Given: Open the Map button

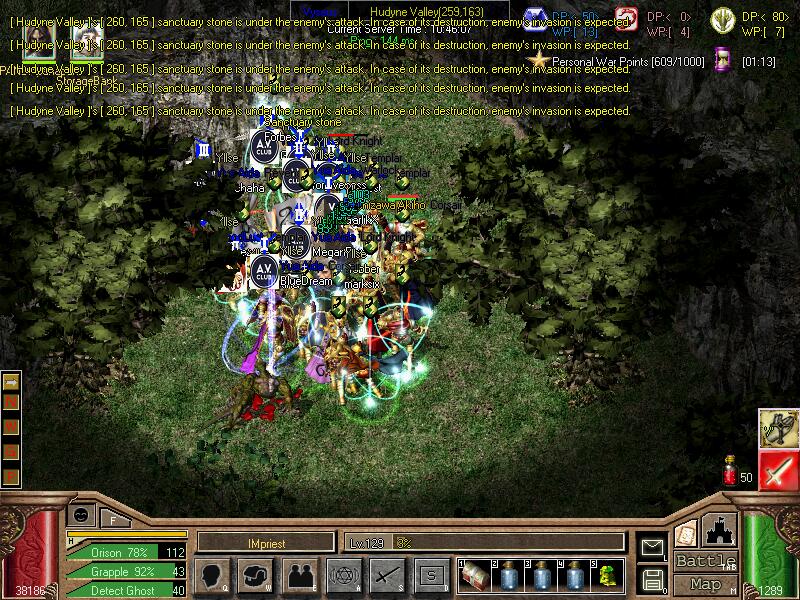Looking at the screenshot, I should coord(706,584).
